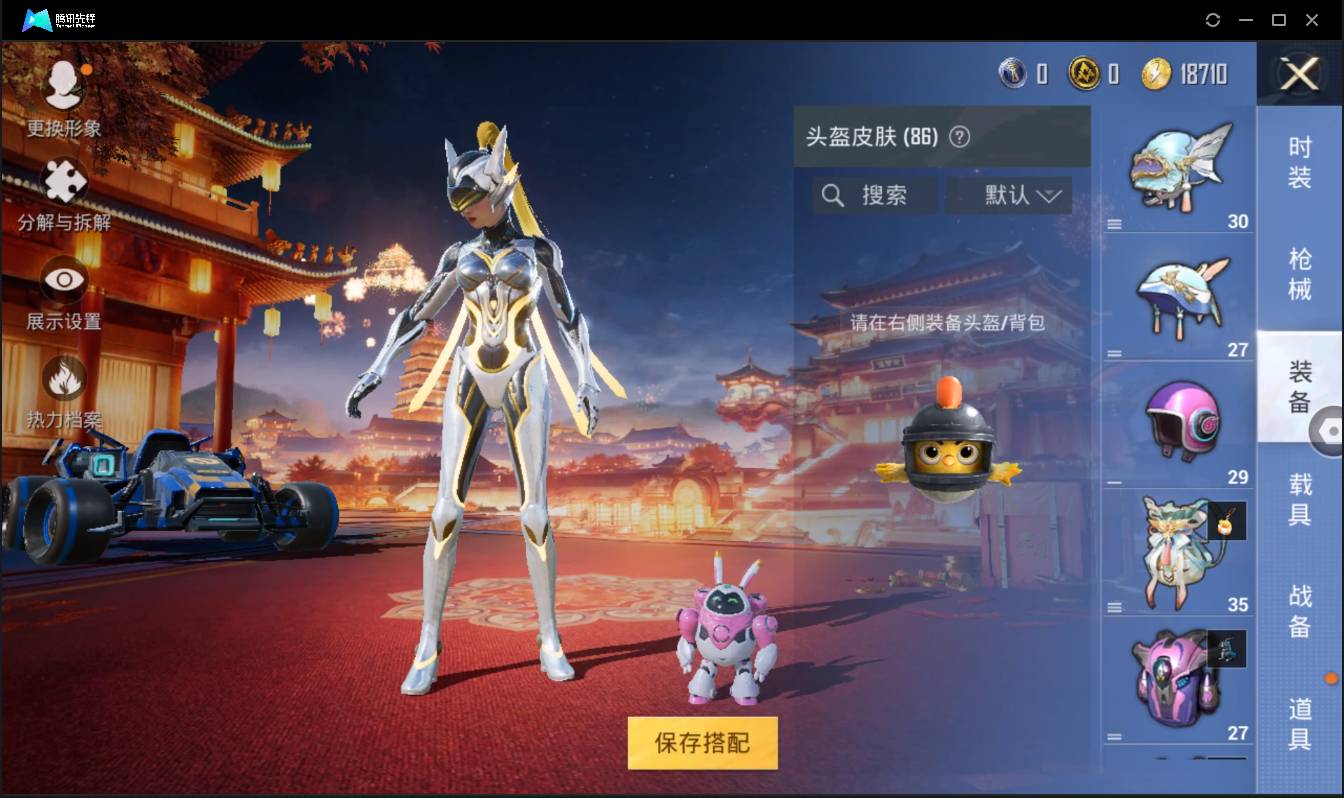Screen dimensions: 1344x798
Task: Open the search magnifier in helmet panel
Action: 833,195
